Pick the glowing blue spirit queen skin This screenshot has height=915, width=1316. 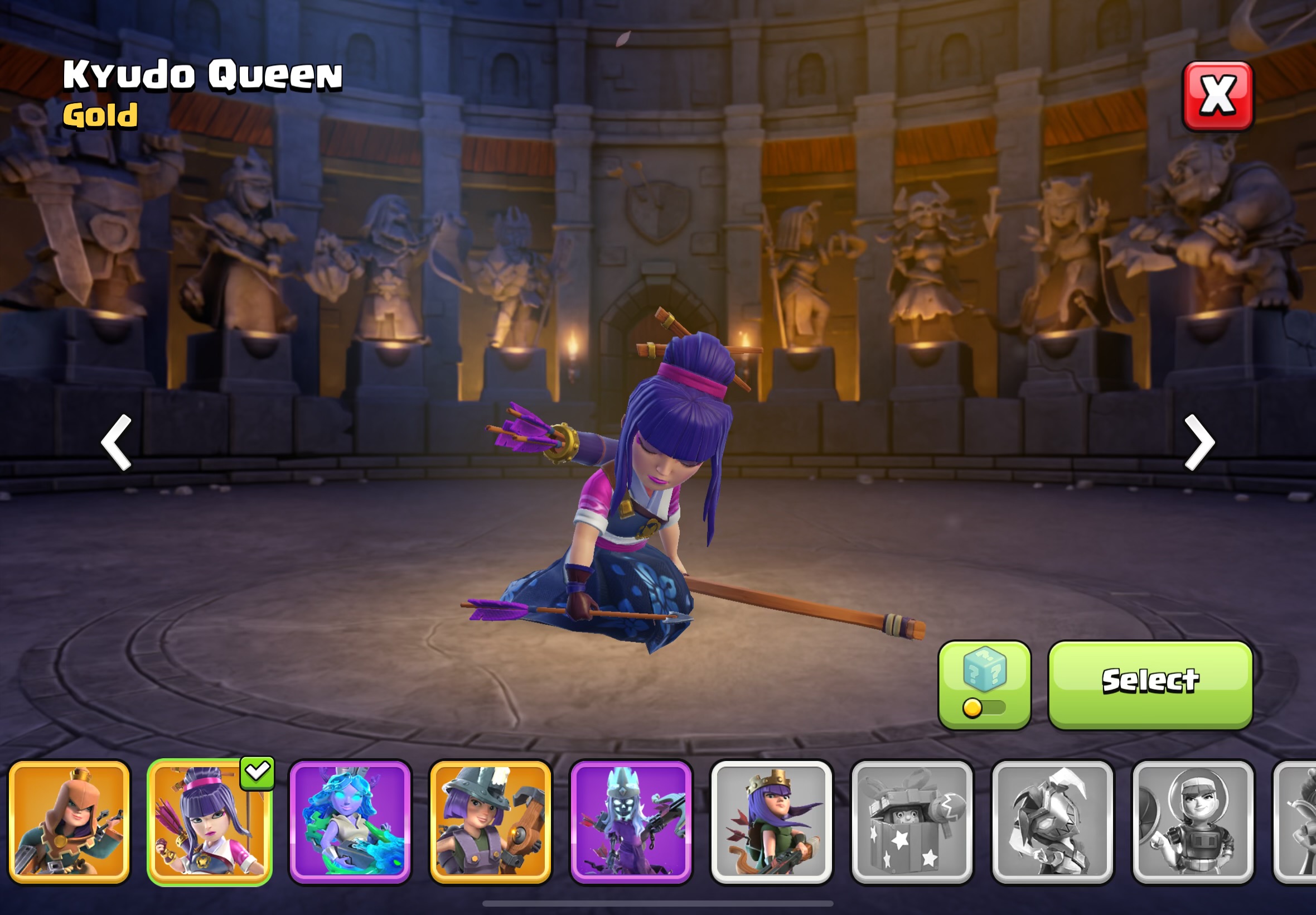pyautogui.click(x=350, y=822)
